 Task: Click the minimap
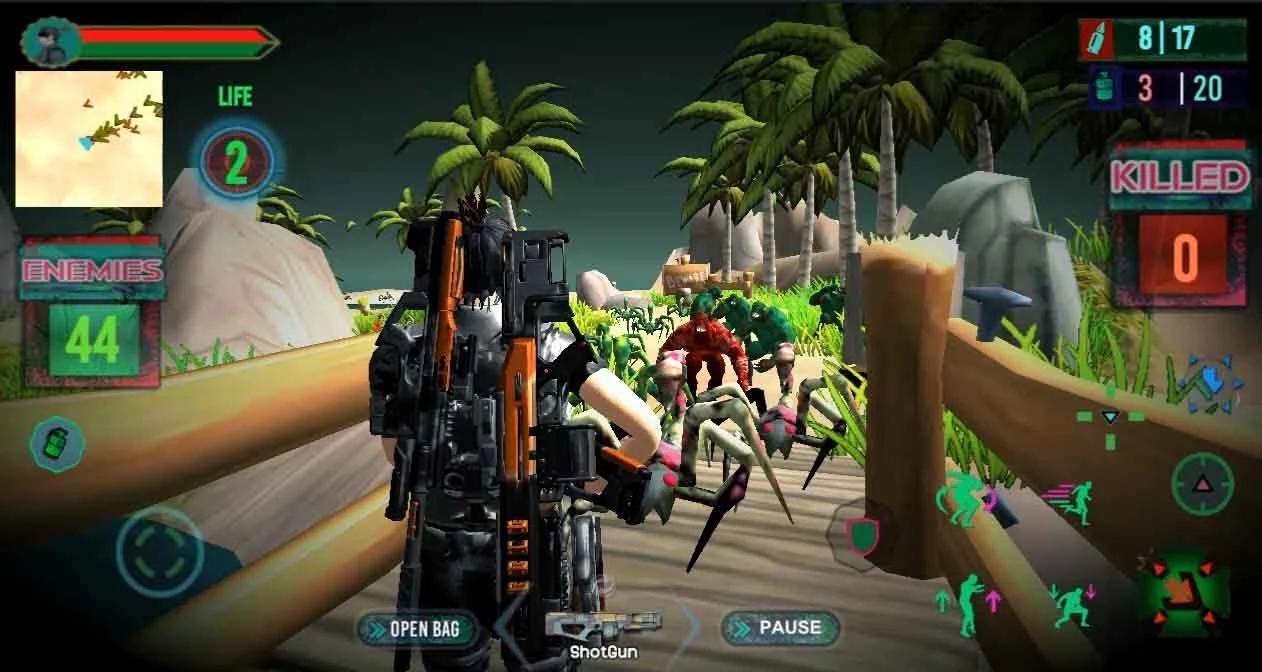[89, 138]
